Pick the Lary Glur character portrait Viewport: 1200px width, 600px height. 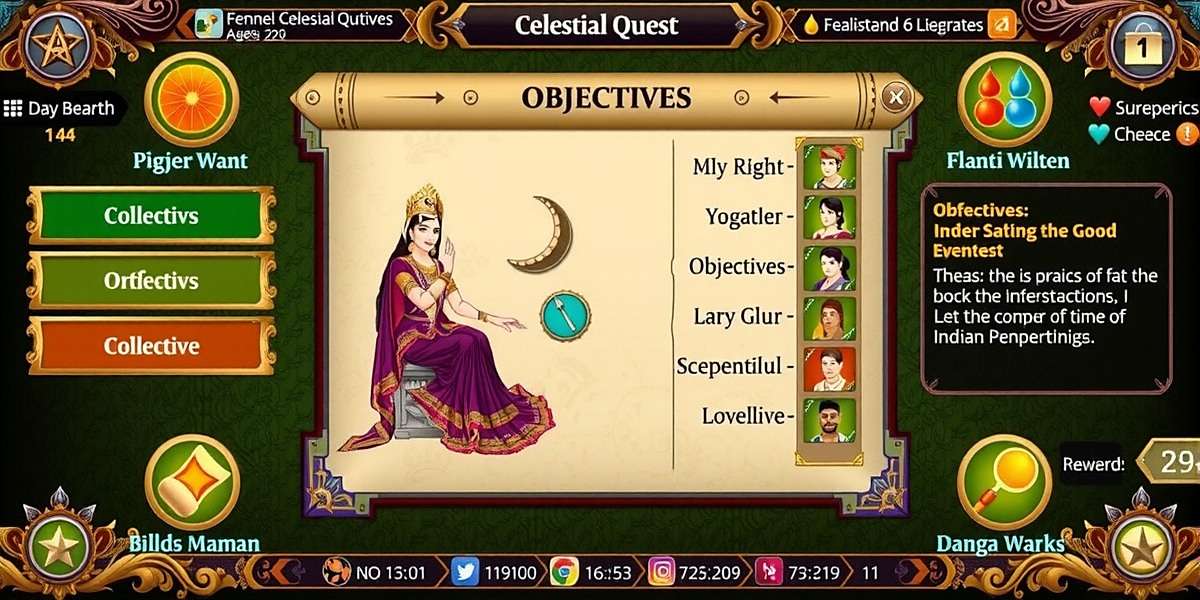(x=829, y=318)
